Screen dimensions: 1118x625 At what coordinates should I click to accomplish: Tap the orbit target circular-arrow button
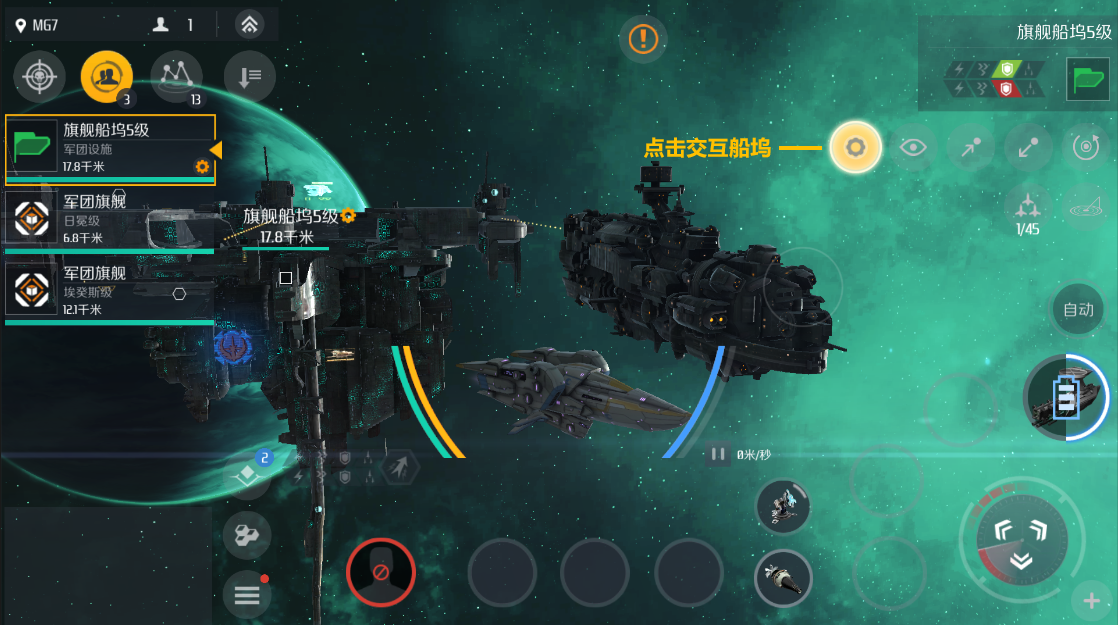coord(1085,148)
